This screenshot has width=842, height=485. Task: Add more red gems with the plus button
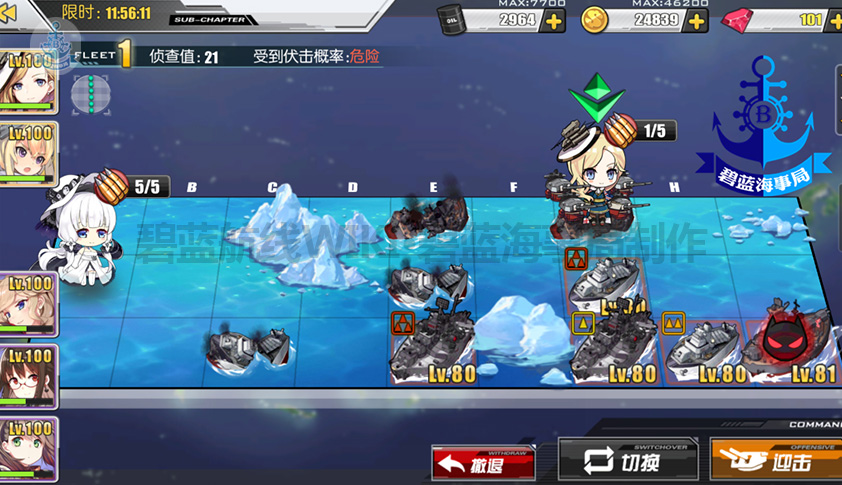(831, 20)
